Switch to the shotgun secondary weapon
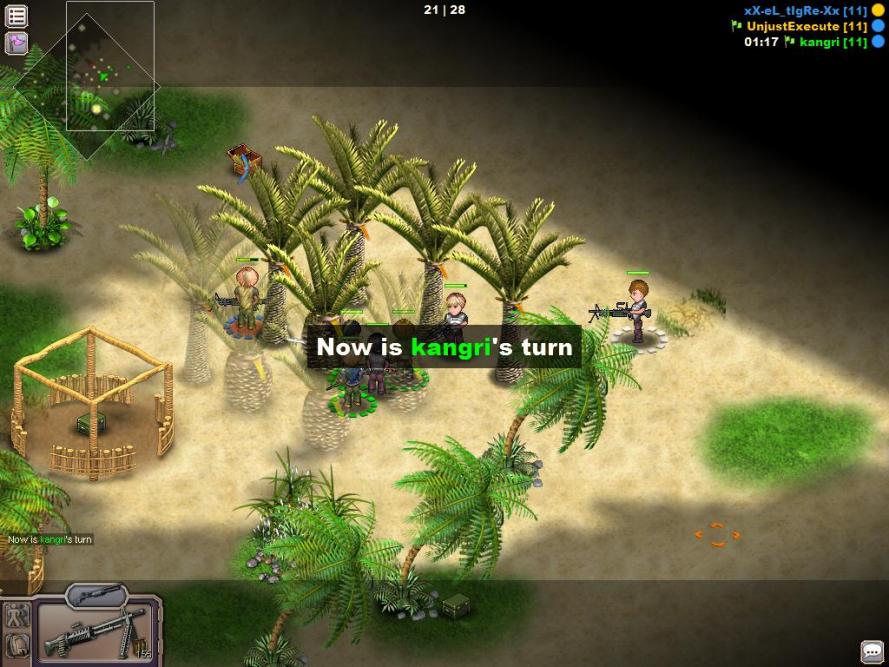889x667 pixels. 96,594
